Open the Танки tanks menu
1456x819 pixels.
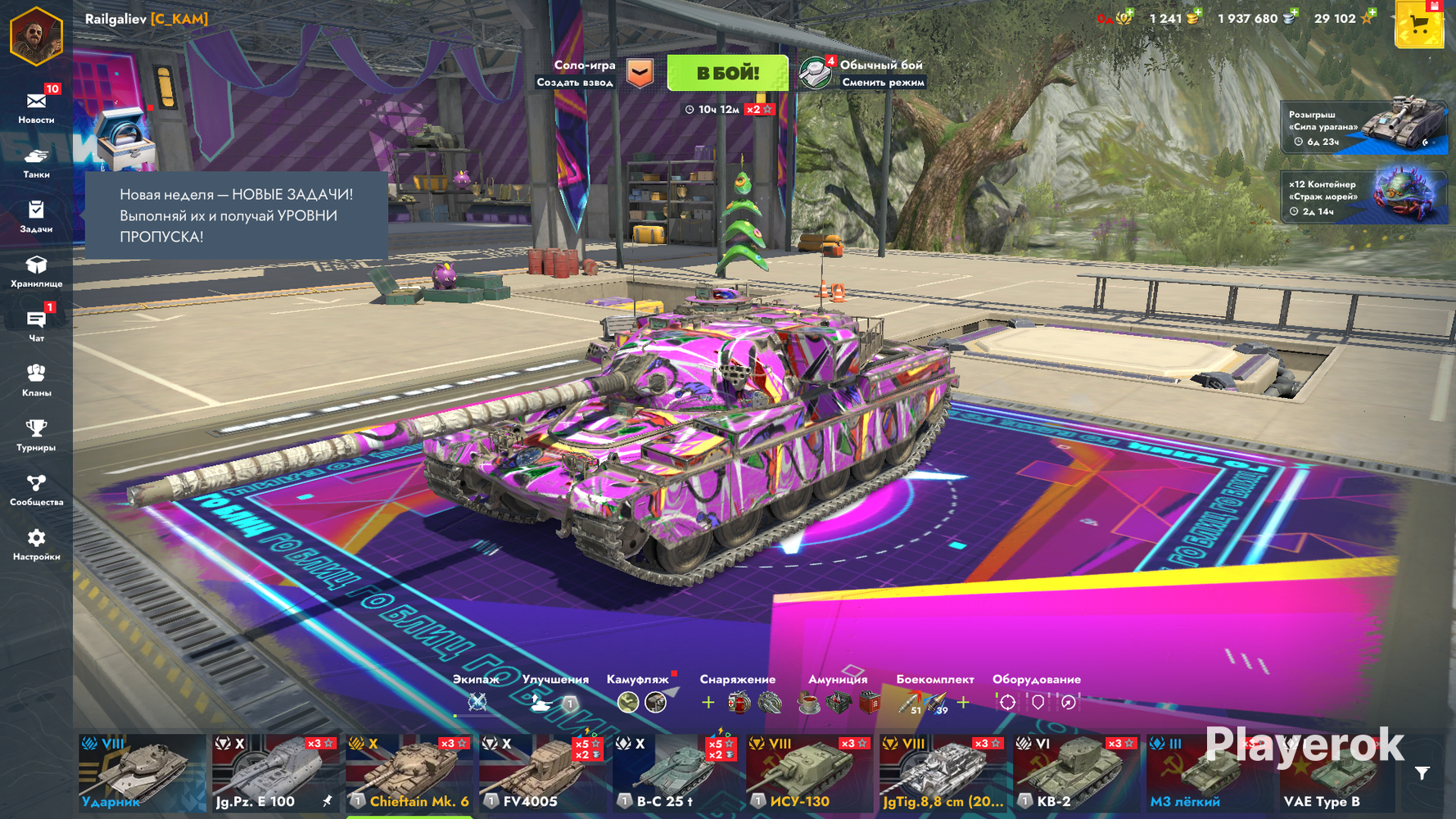pos(36,162)
